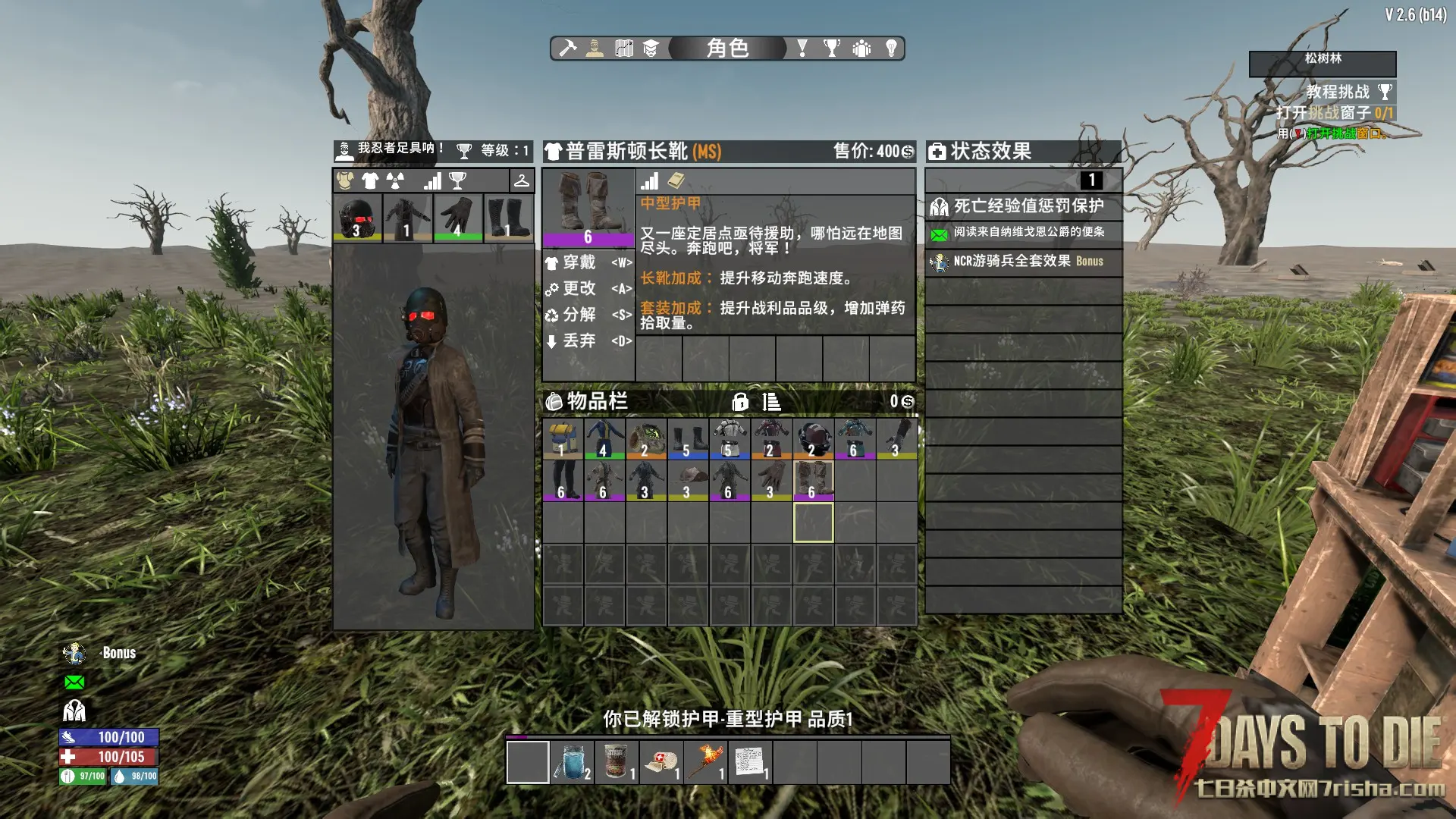Open the players group tab
This screenshot has height=819, width=1456.
861,49
